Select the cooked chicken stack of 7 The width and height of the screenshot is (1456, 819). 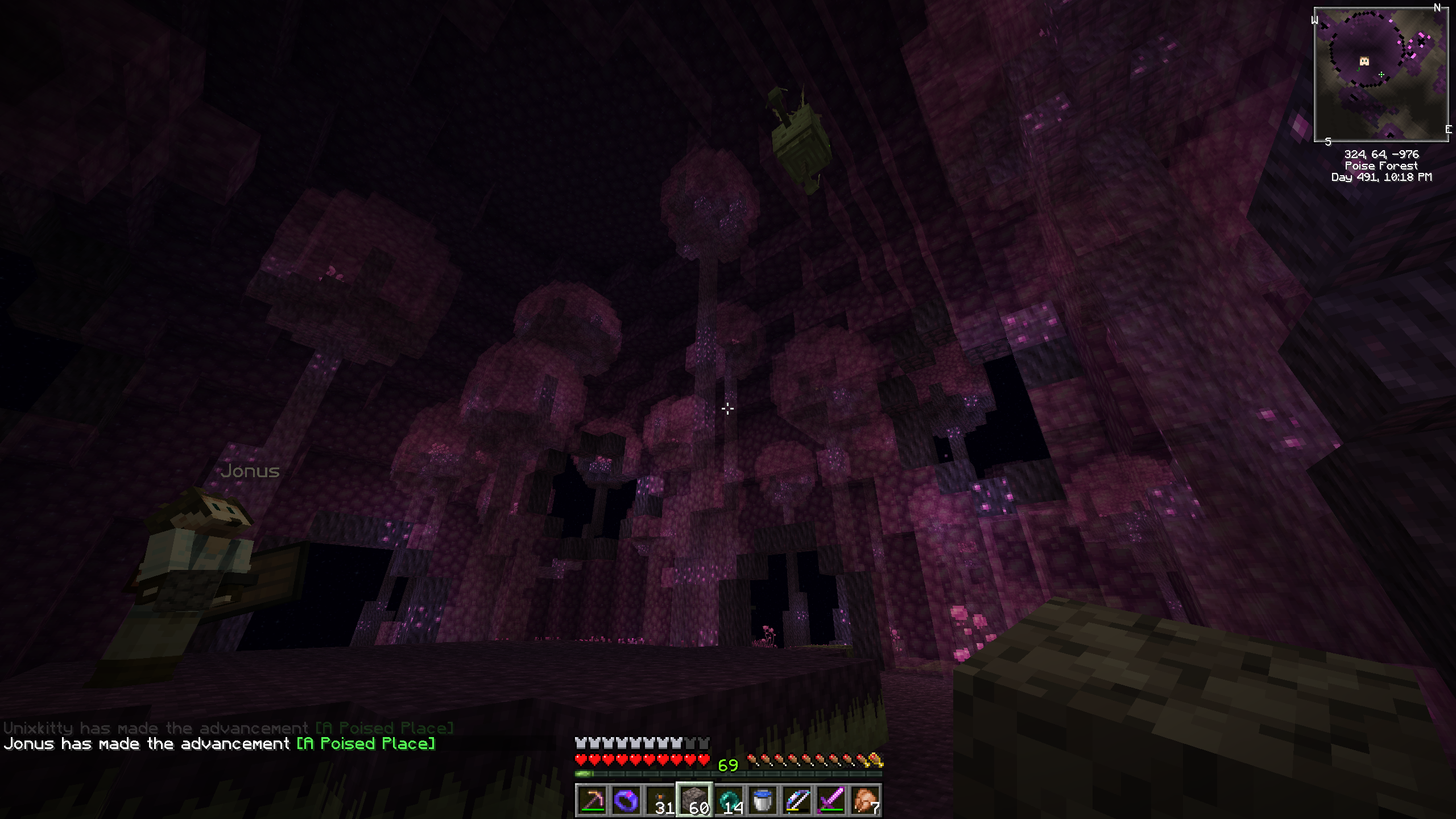coord(865,801)
